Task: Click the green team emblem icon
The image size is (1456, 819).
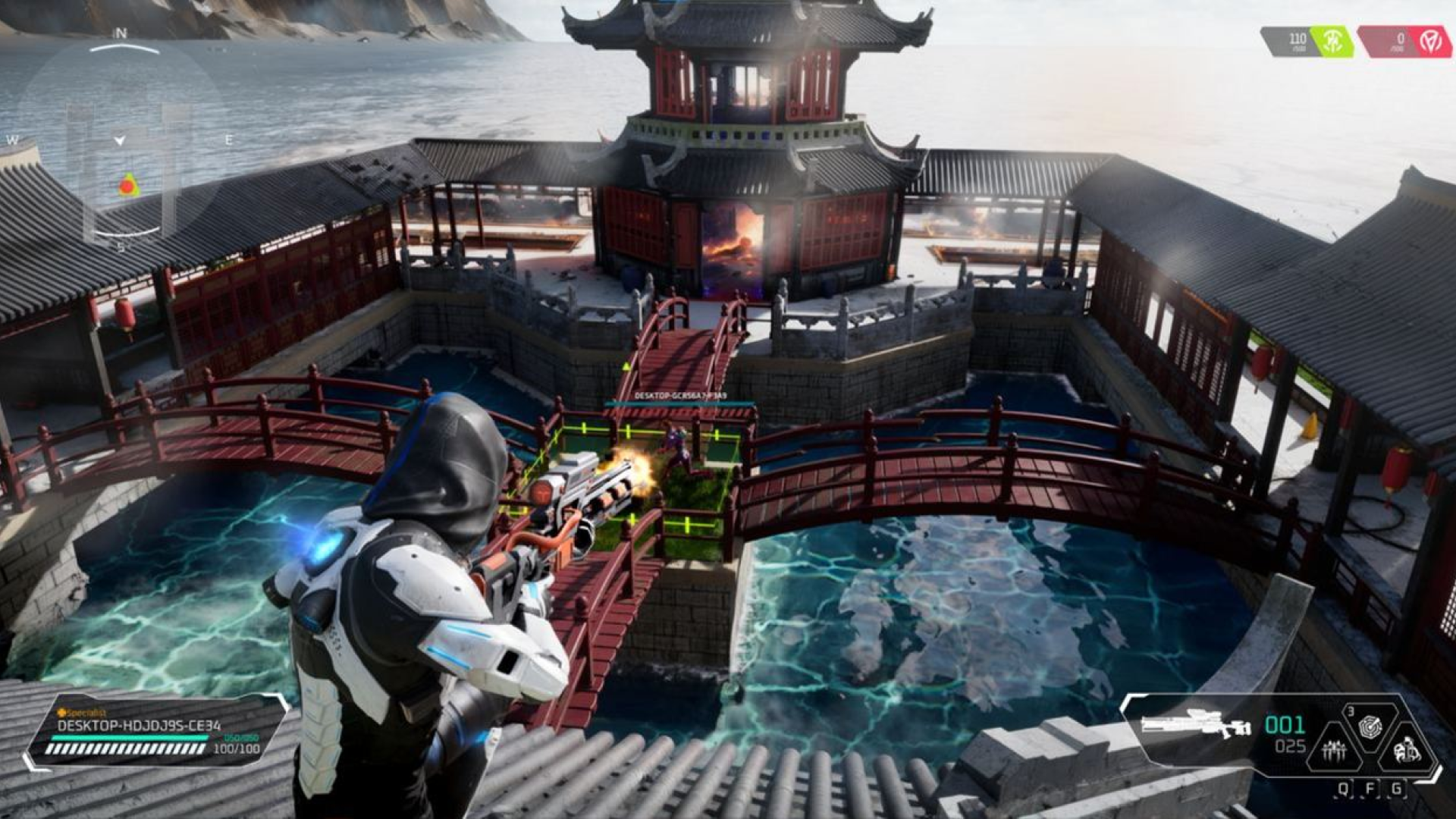Action: point(1333,42)
